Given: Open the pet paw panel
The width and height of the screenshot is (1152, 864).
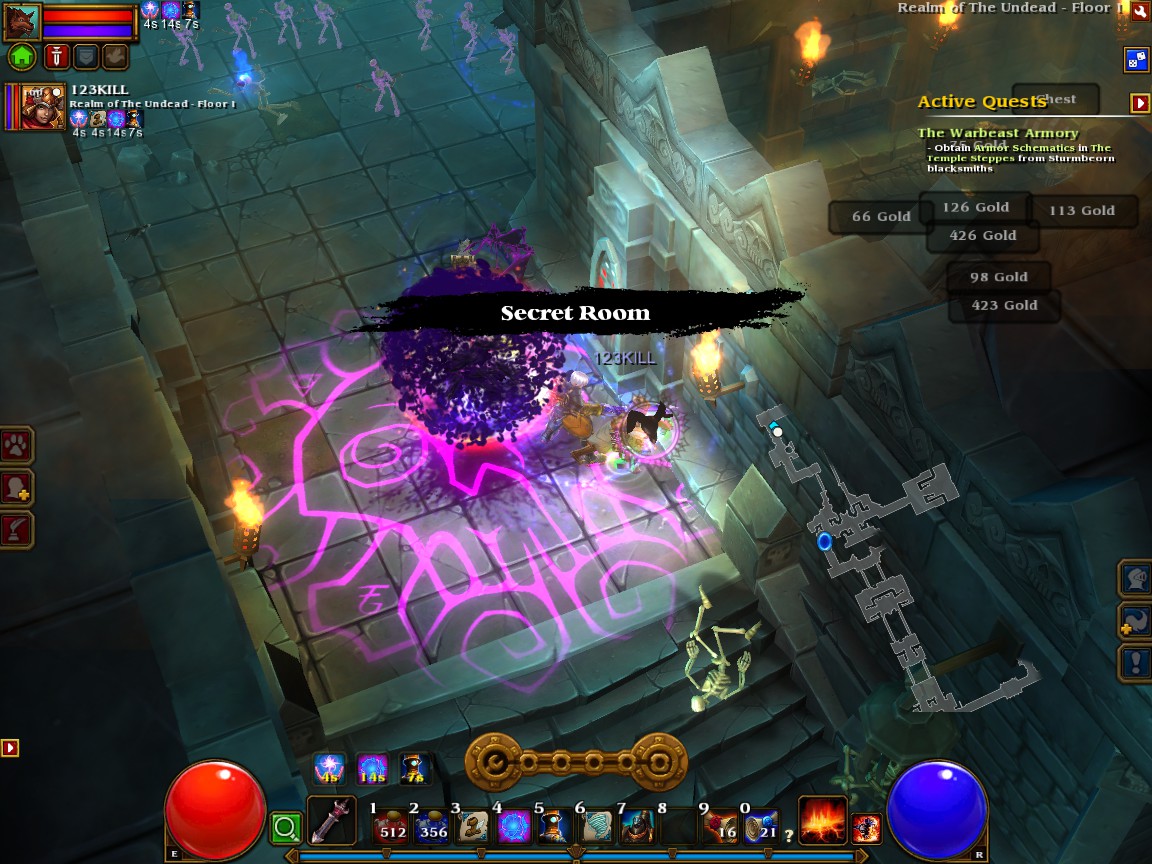Looking at the screenshot, I should (x=17, y=445).
